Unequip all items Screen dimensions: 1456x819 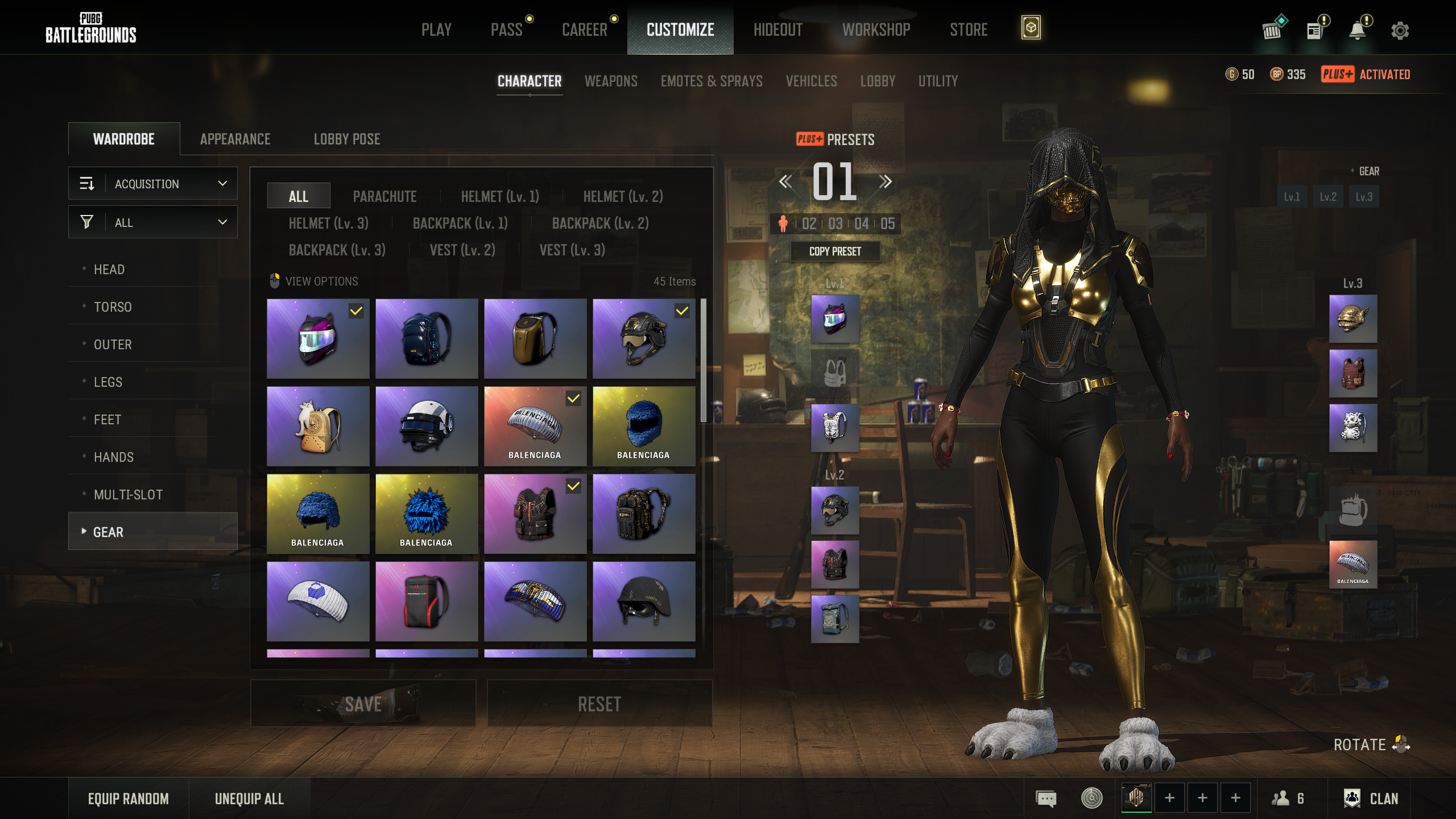[249, 799]
